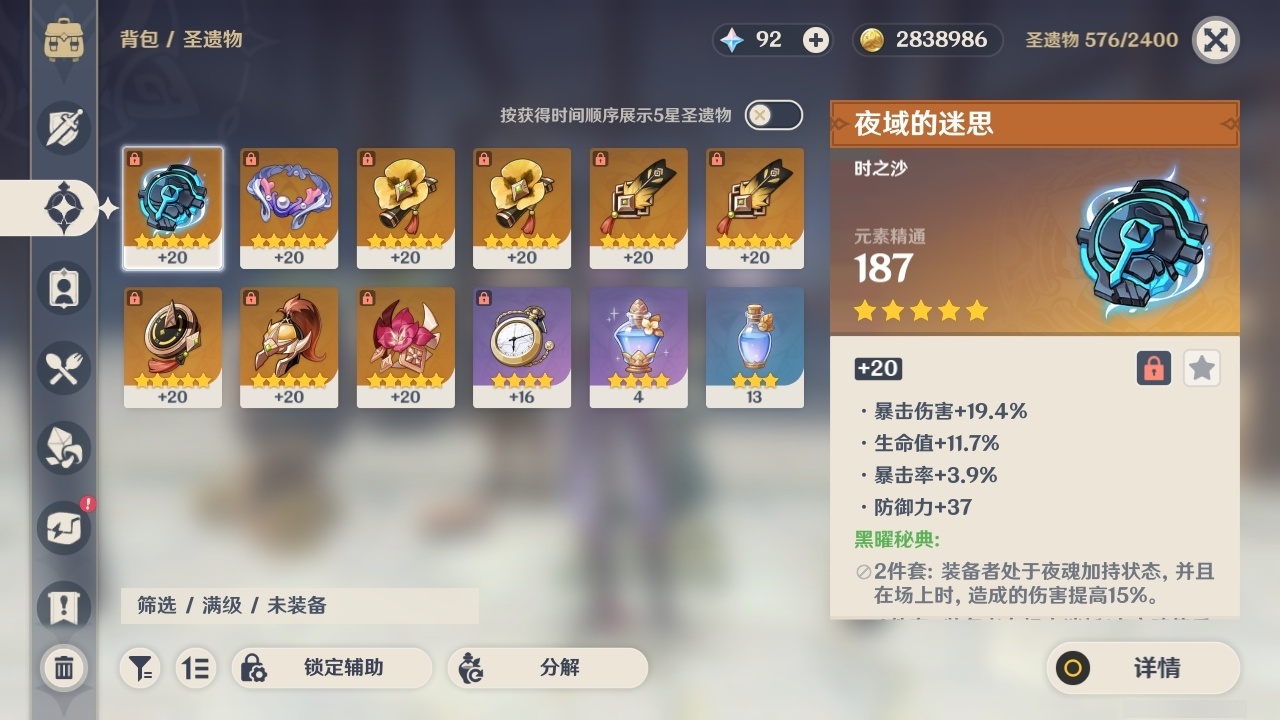The height and width of the screenshot is (720, 1280).
Task: Open the quest banner icon in sidebar
Action: pyautogui.click(x=63, y=608)
